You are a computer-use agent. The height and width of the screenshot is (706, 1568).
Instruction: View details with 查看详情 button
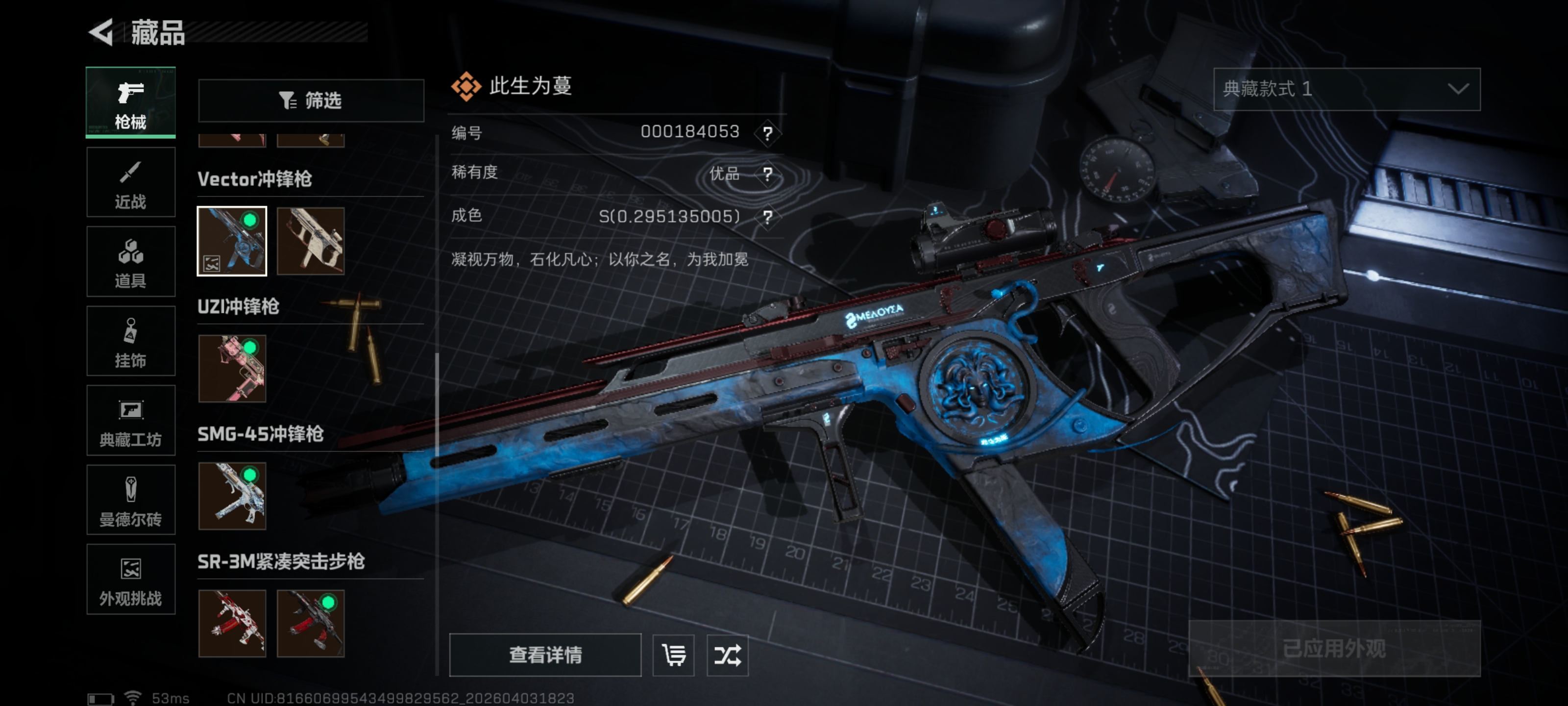coord(545,655)
